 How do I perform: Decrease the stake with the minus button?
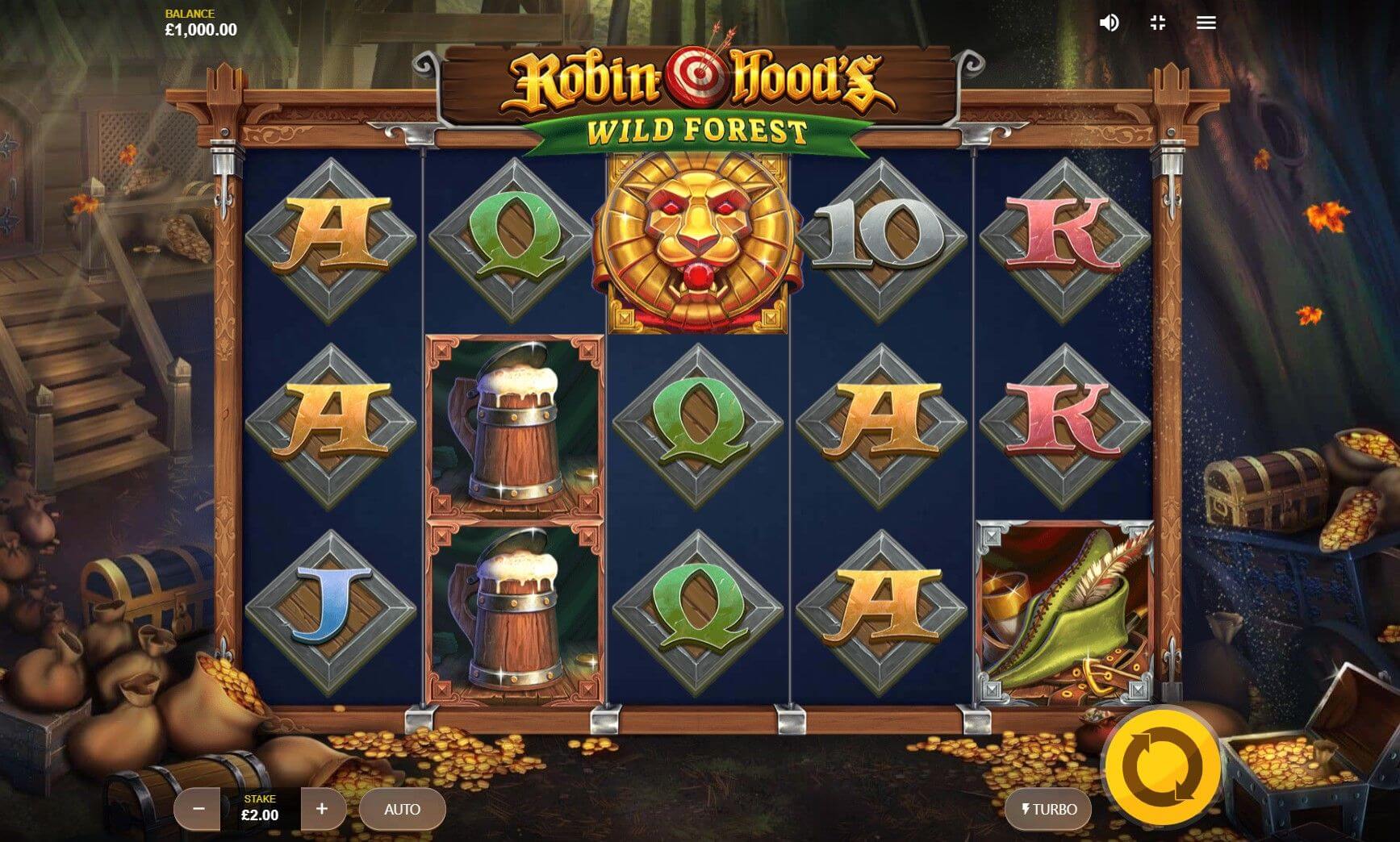pyautogui.click(x=199, y=809)
